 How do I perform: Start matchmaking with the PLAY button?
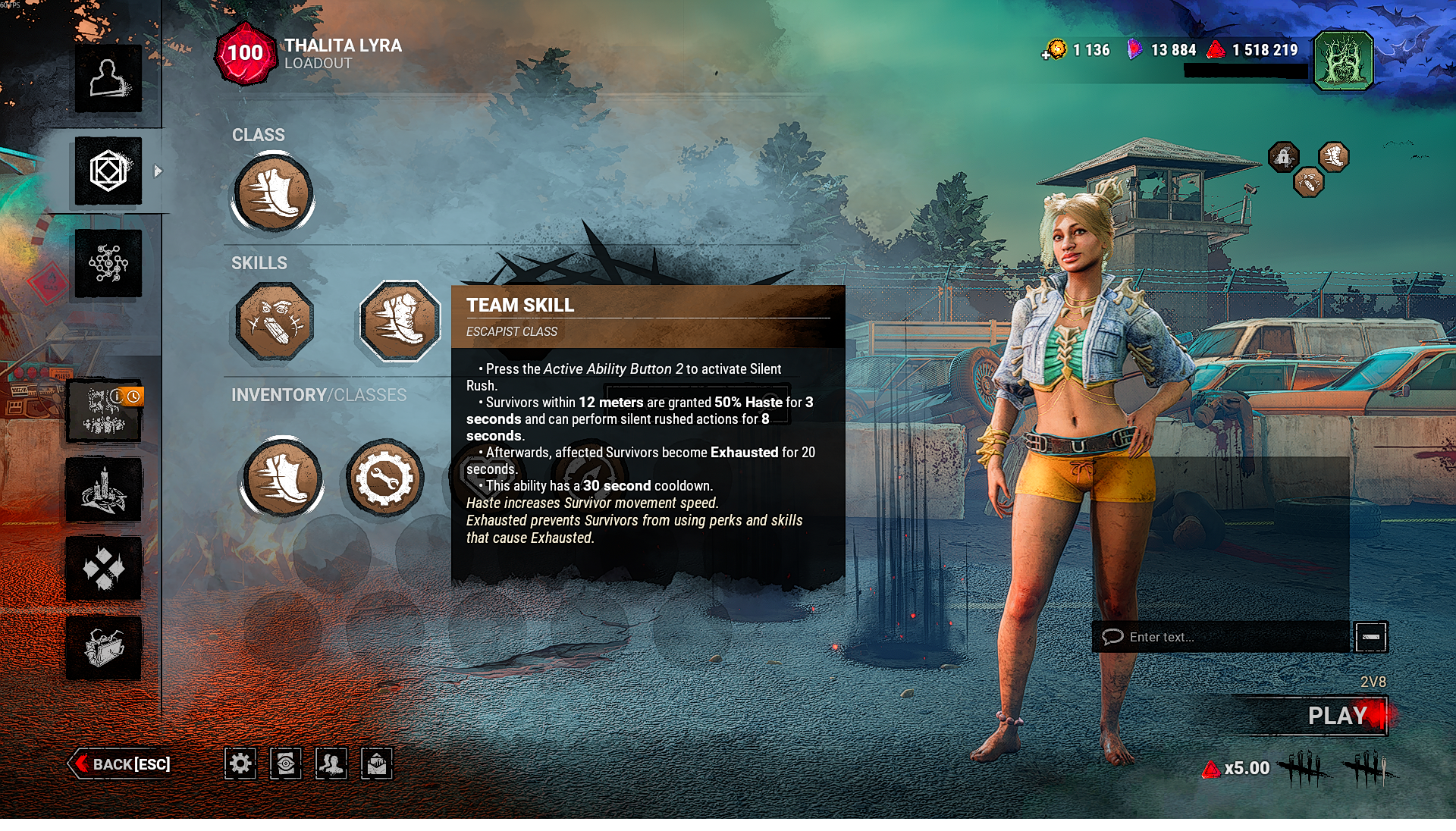coord(1336,716)
